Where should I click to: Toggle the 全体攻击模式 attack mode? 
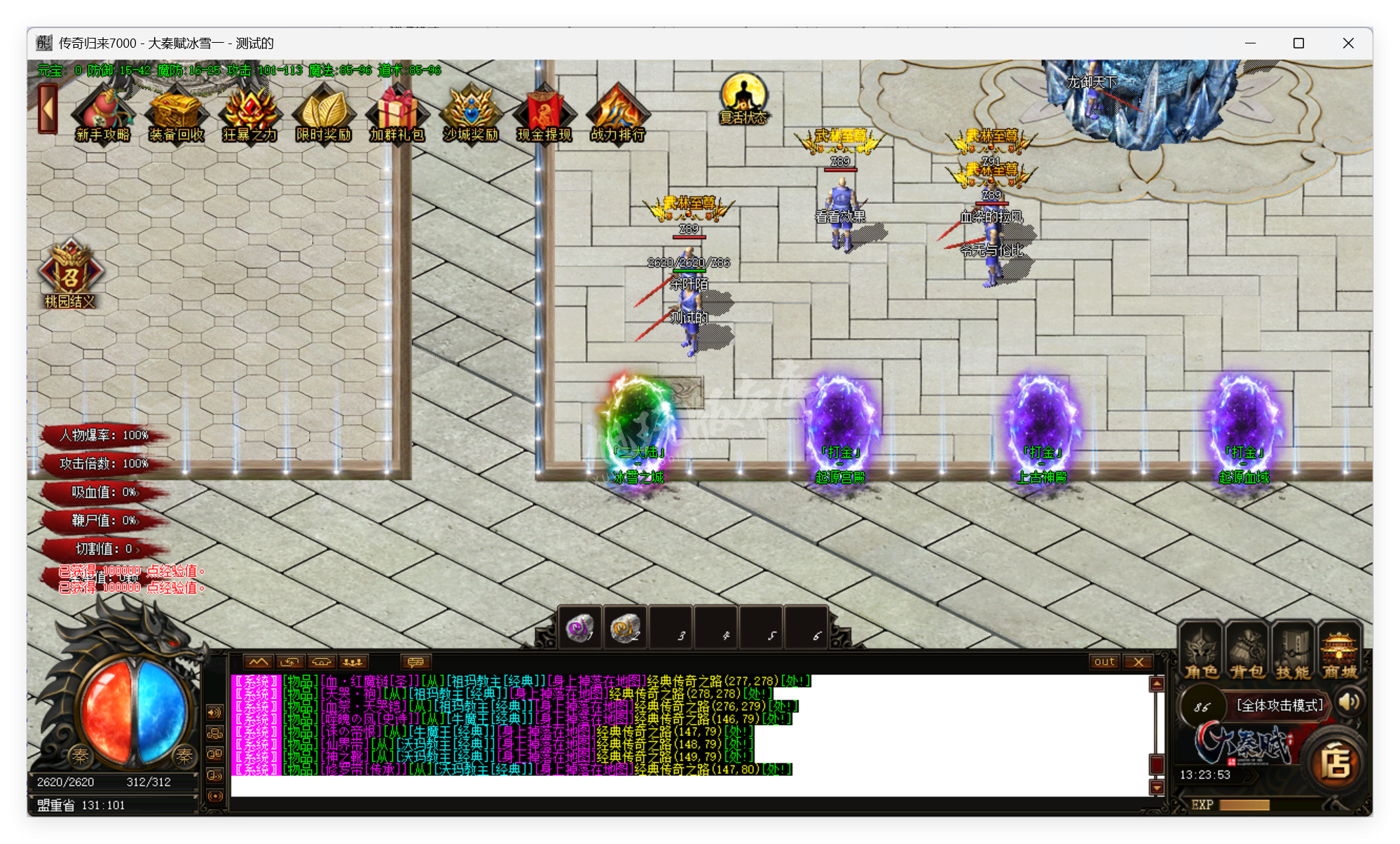coord(1279,705)
